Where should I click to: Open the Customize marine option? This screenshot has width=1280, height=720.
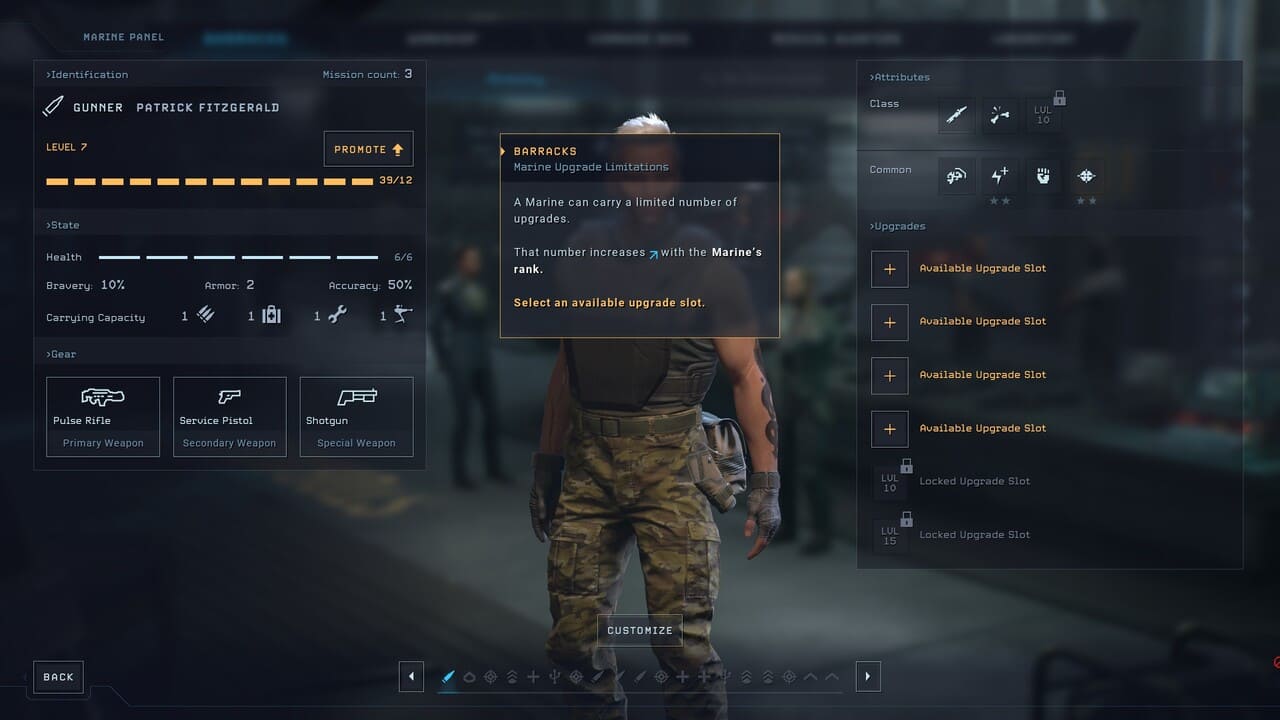pyautogui.click(x=640, y=630)
